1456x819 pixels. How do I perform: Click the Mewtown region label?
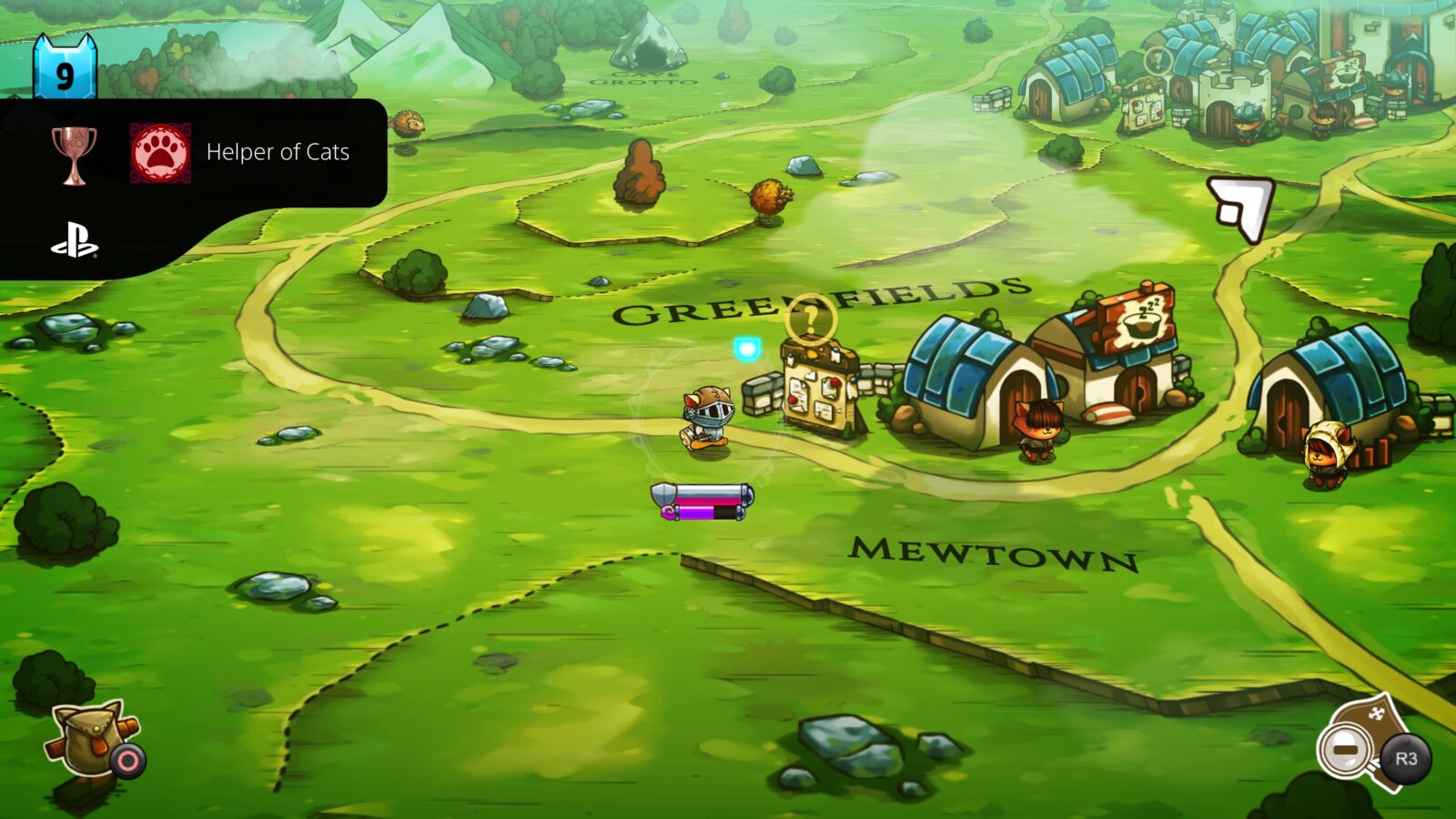(992, 553)
